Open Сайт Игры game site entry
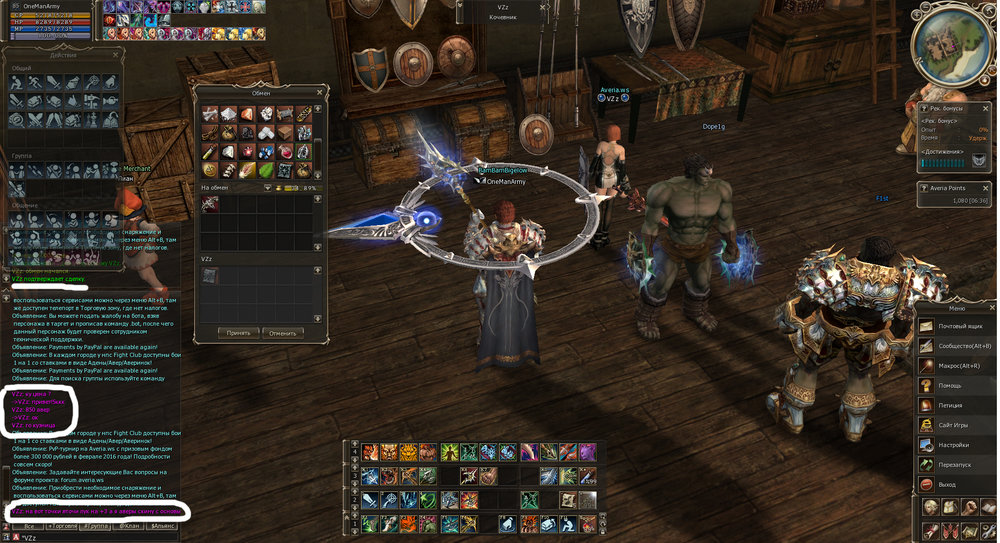The image size is (1000, 543). pyautogui.click(x=958, y=425)
